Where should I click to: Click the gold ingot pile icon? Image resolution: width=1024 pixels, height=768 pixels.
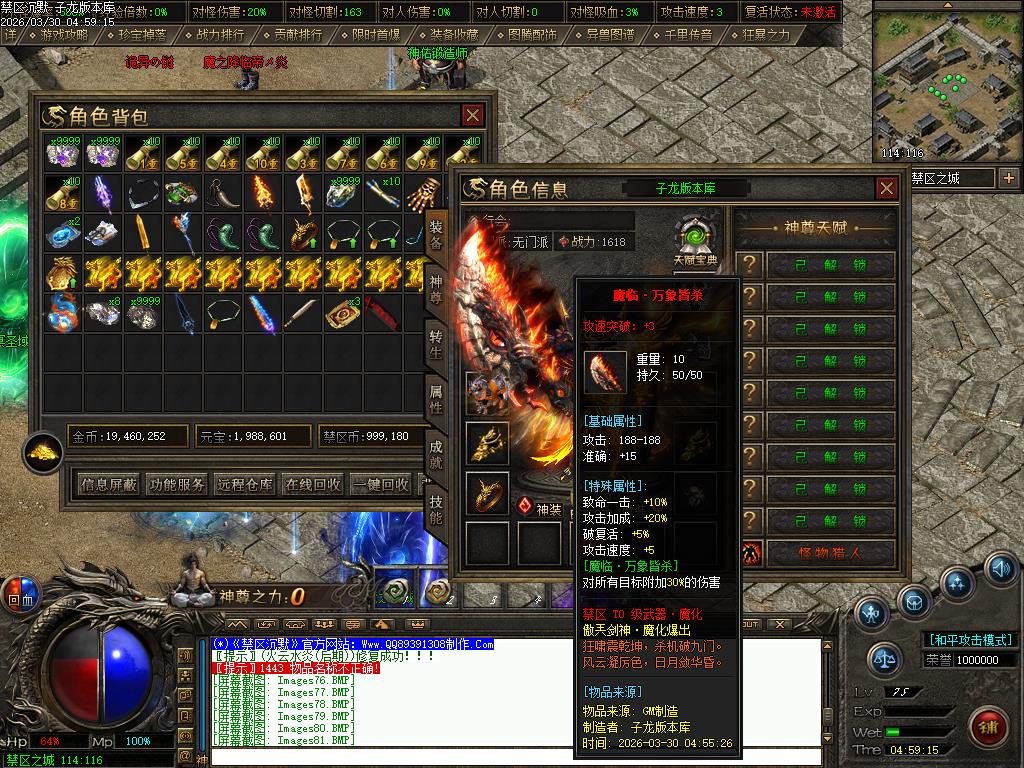[43, 451]
